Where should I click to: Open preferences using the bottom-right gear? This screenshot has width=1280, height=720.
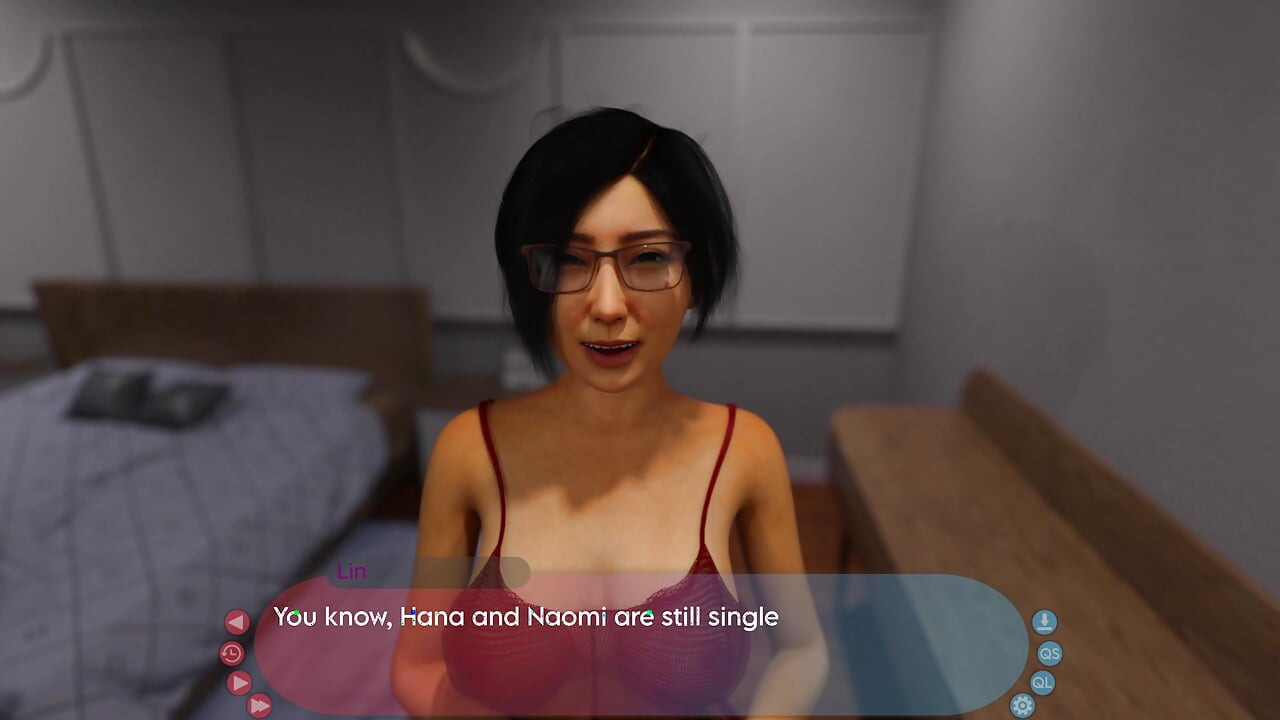[1021, 705]
